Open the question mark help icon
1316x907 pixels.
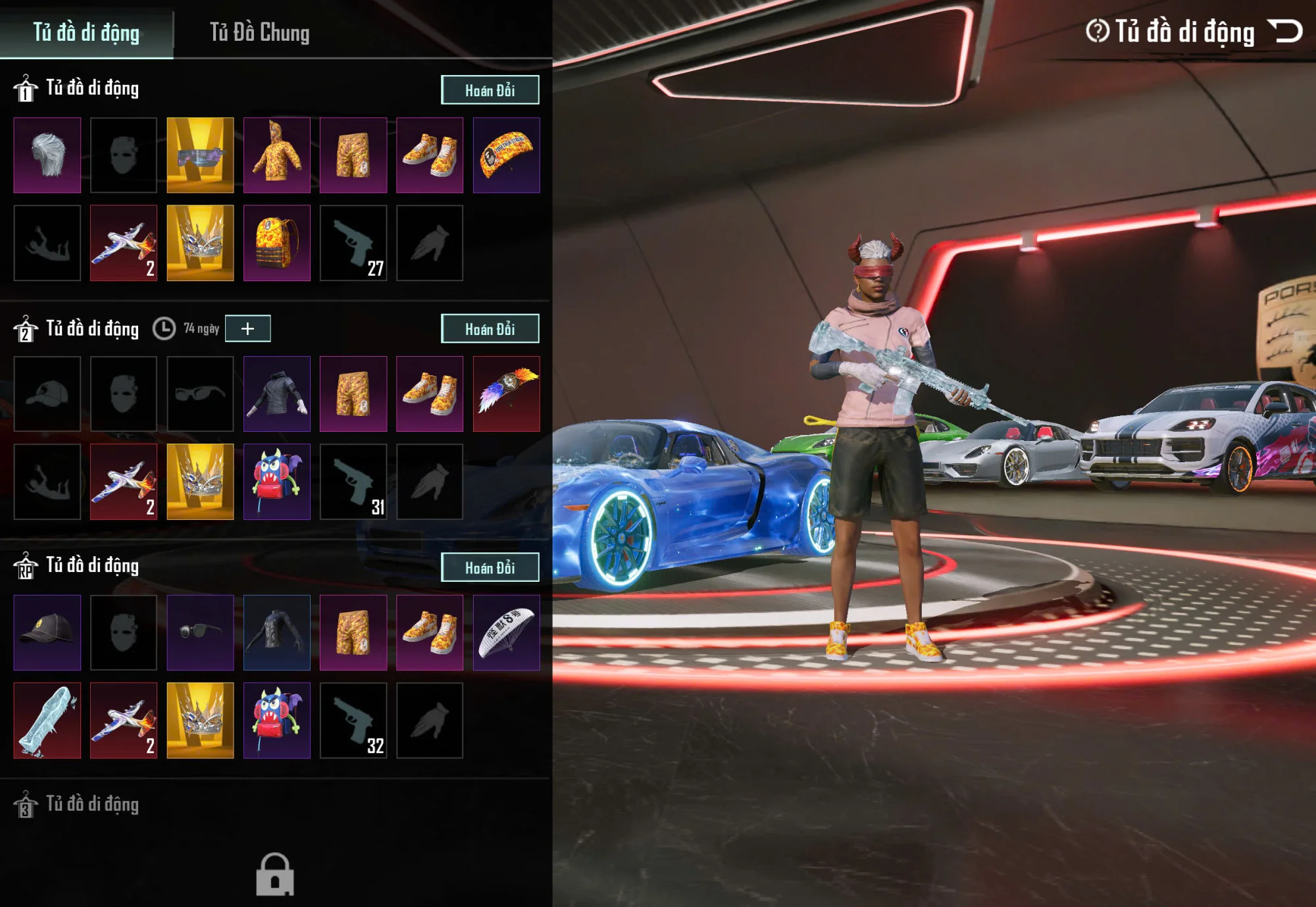[x=1097, y=31]
